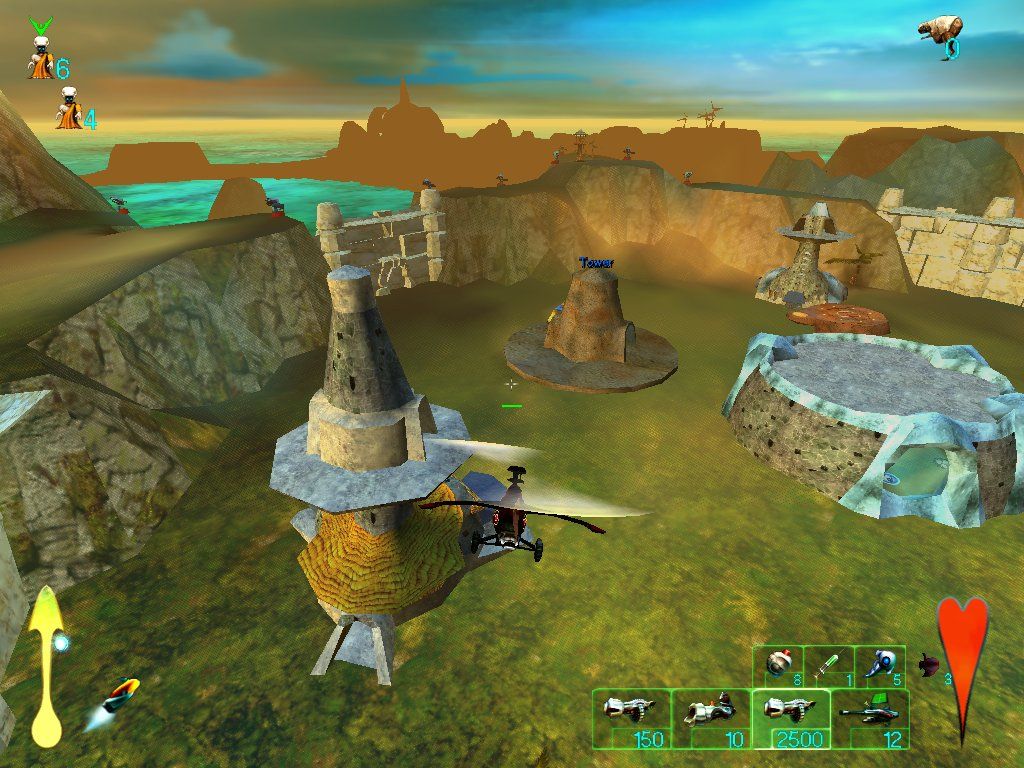Image resolution: width=1024 pixels, height=768 pixels.
Task: Select the highlighted gun showing 2500 ammo
Action: pyautogui.click(x=790, y=718)
